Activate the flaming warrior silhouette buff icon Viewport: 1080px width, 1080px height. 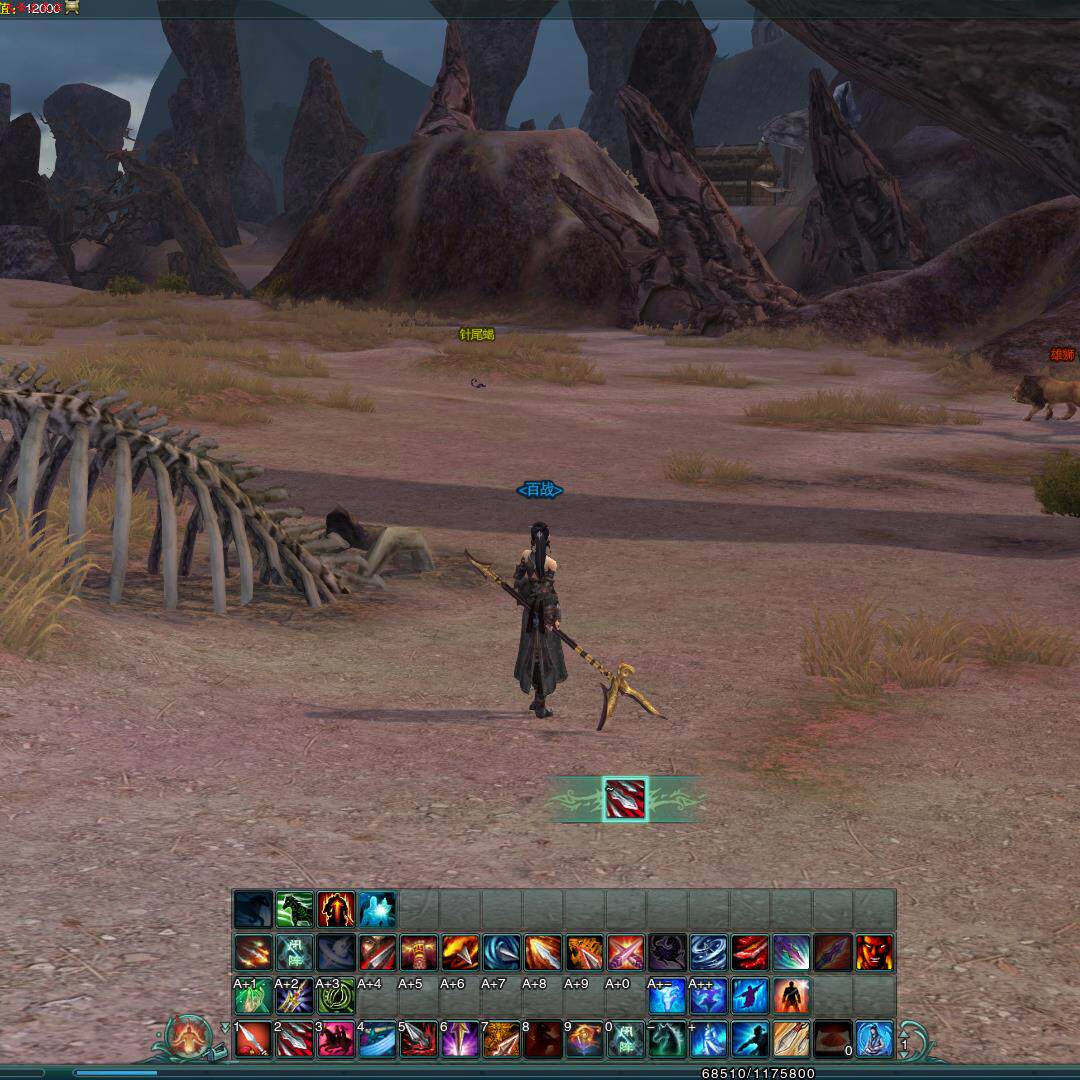coord(336,909)
